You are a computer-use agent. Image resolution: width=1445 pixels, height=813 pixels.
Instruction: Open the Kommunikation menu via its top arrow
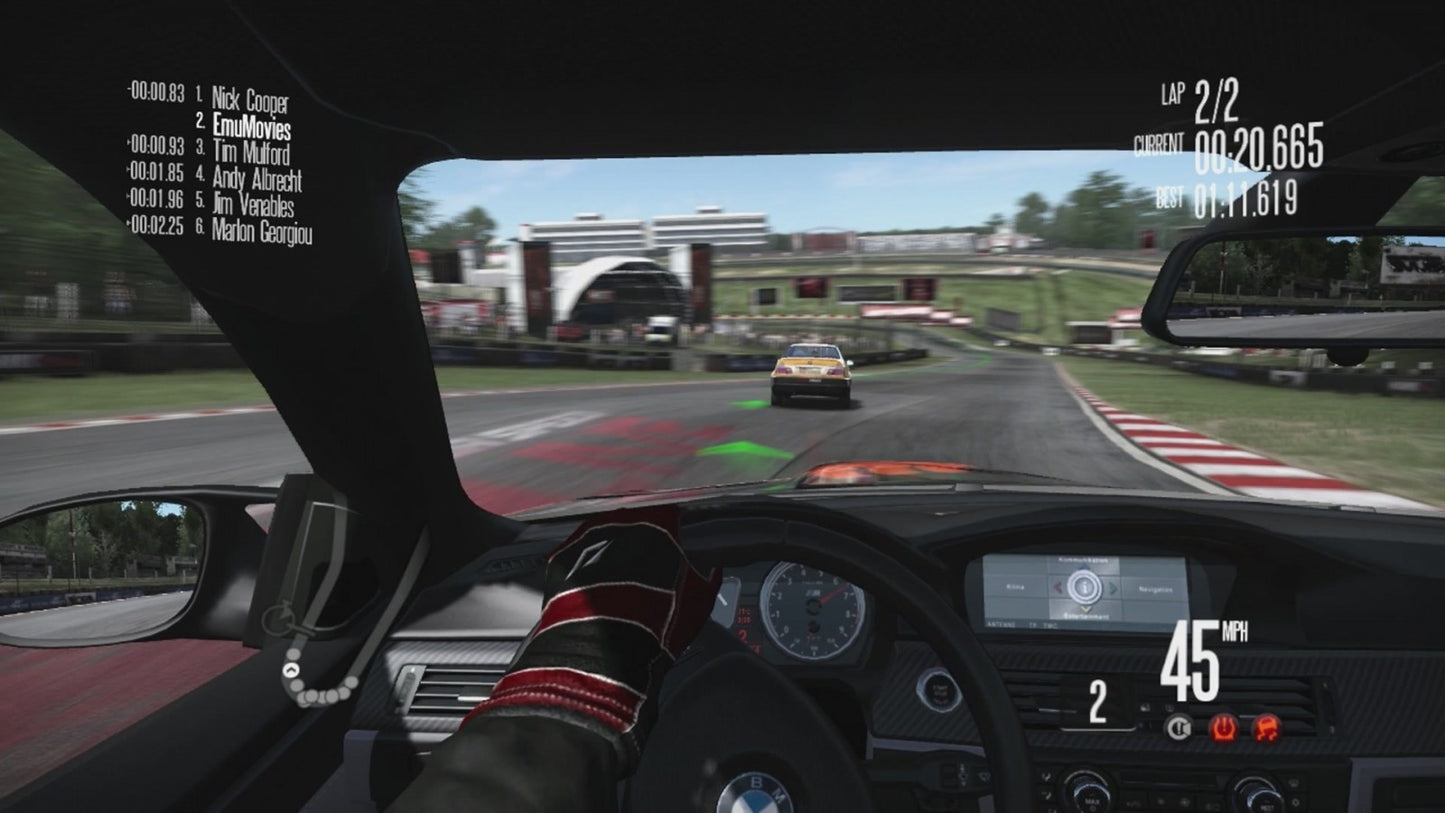point(1083,566)
